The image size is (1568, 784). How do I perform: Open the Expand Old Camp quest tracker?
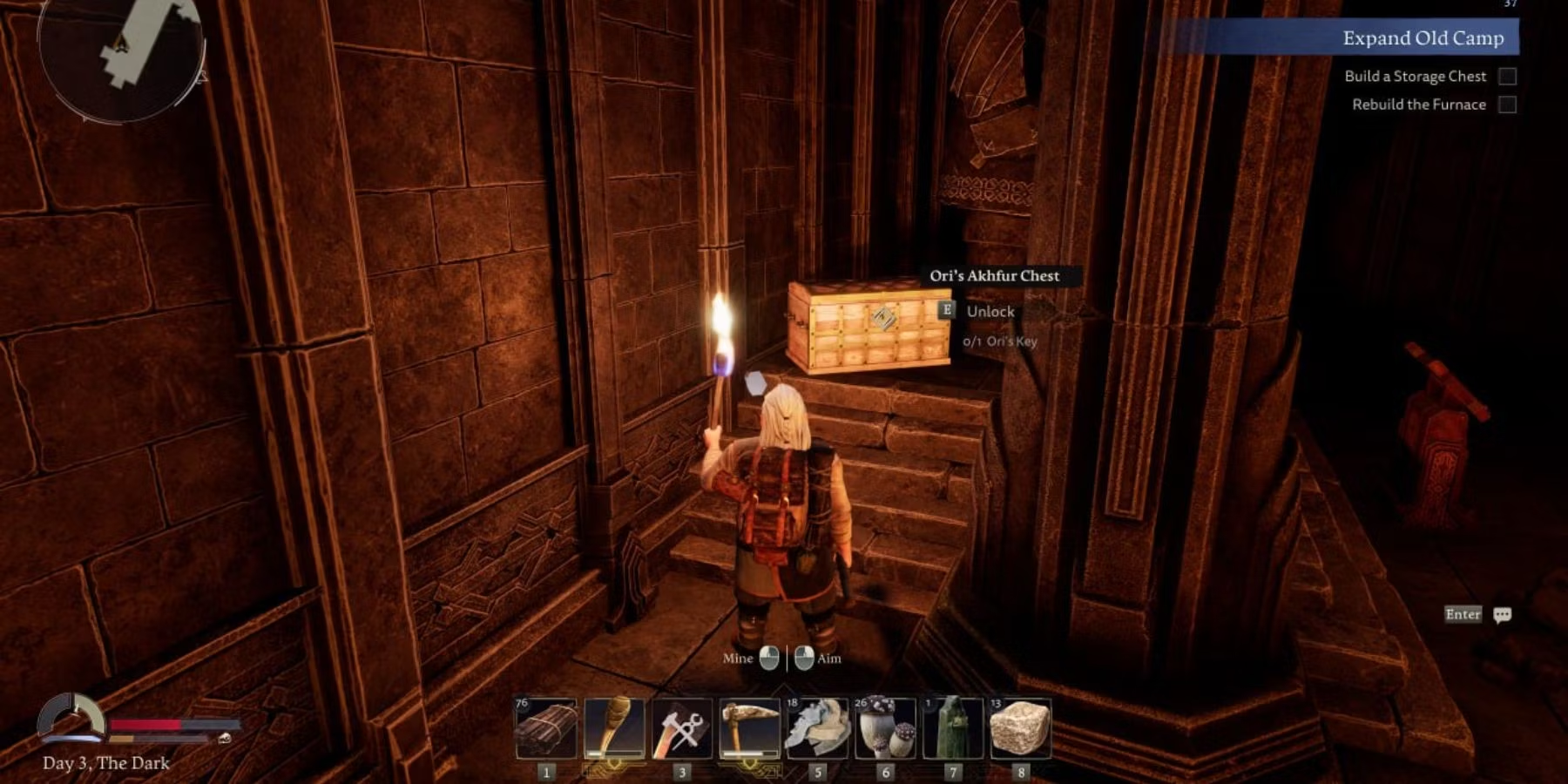coord(1423,38)
